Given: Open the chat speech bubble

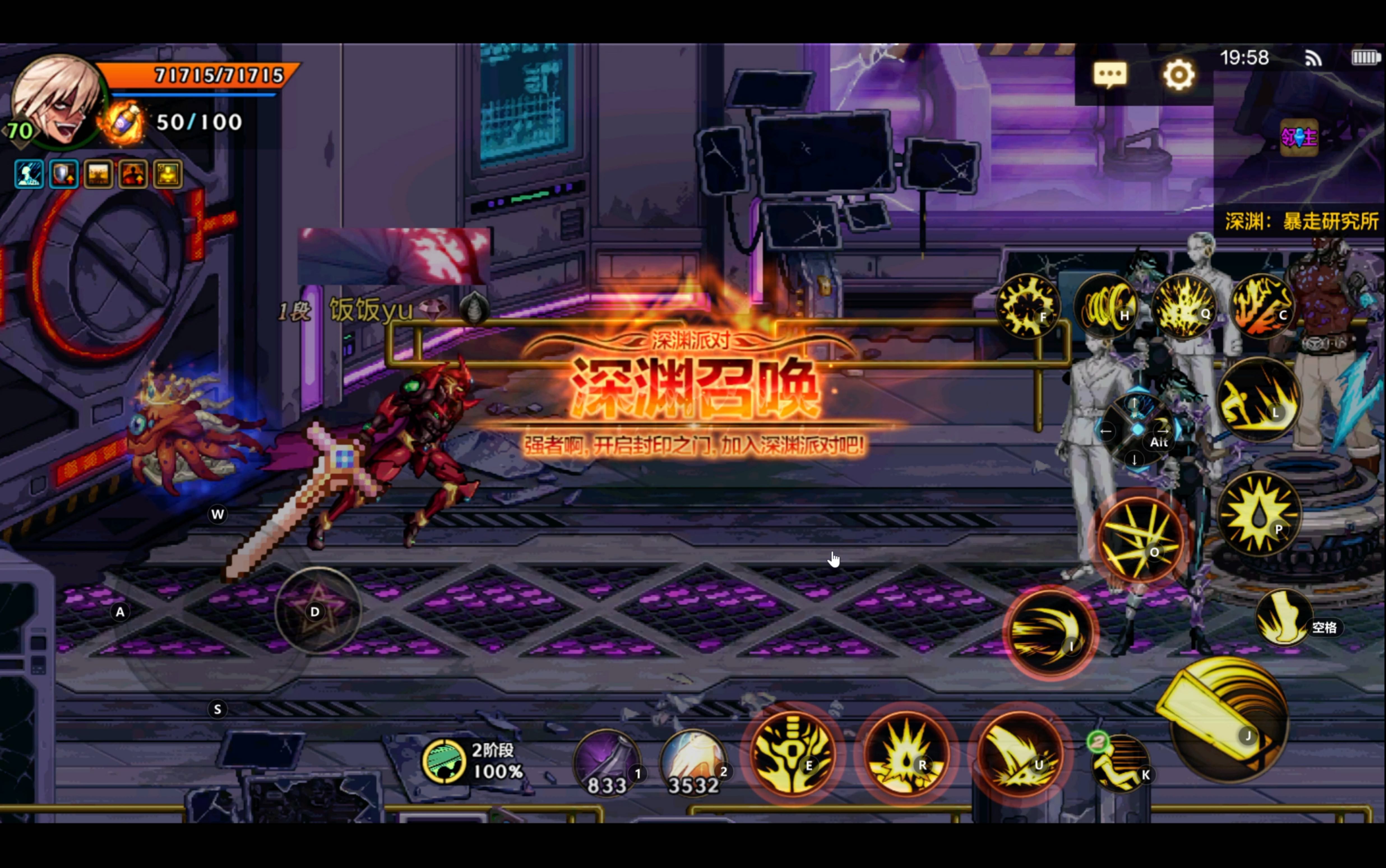Looking at the screenshot, I should point(1110,75).
